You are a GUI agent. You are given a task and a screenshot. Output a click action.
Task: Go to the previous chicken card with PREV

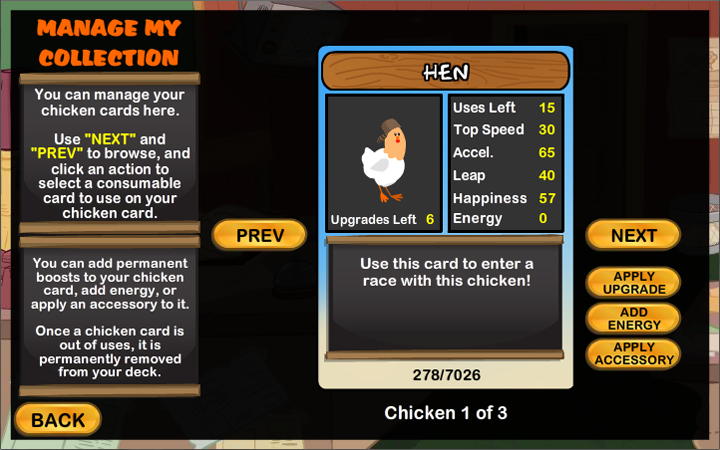coord(259,236)
